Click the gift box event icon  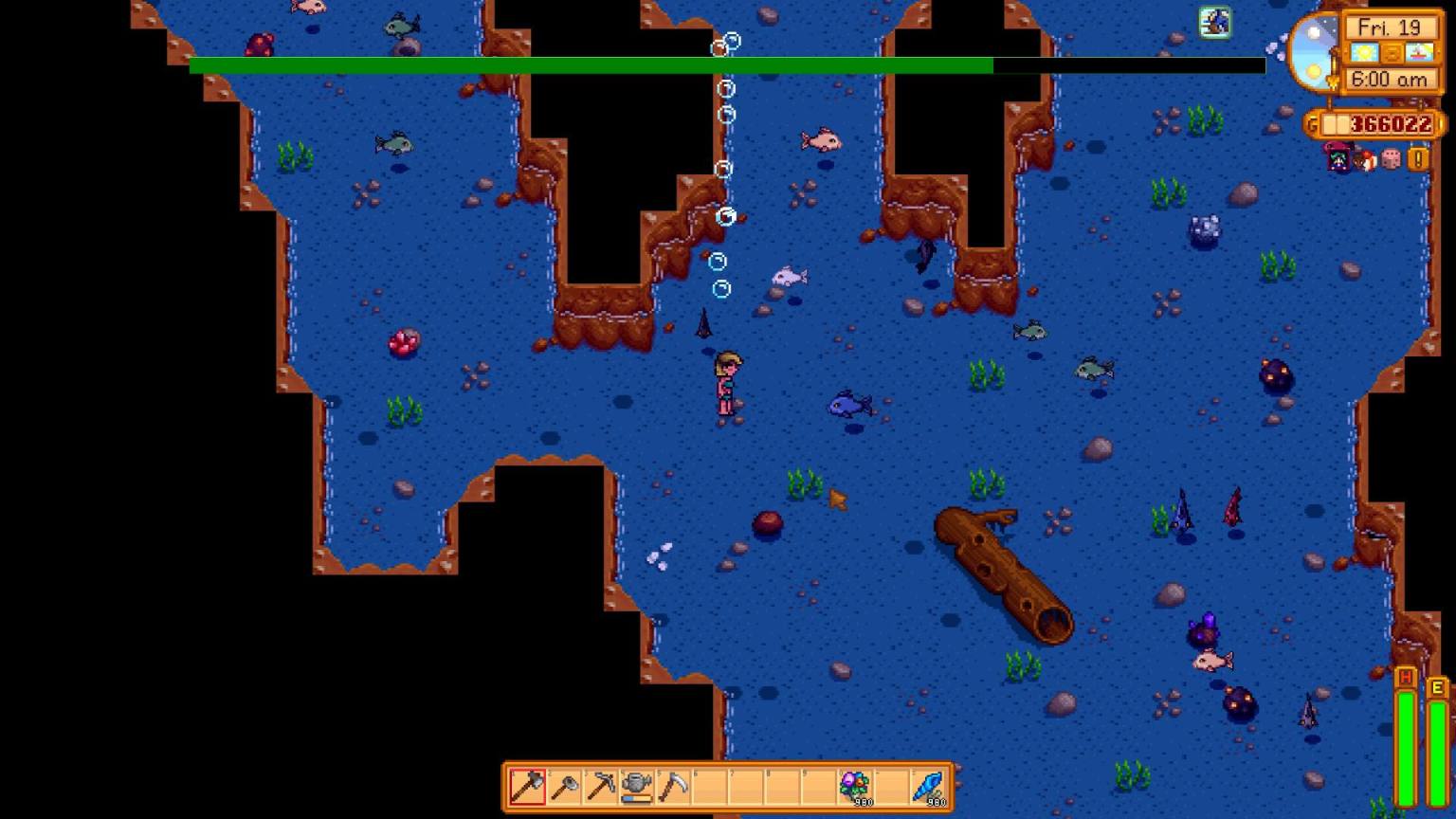[1366, 159]
